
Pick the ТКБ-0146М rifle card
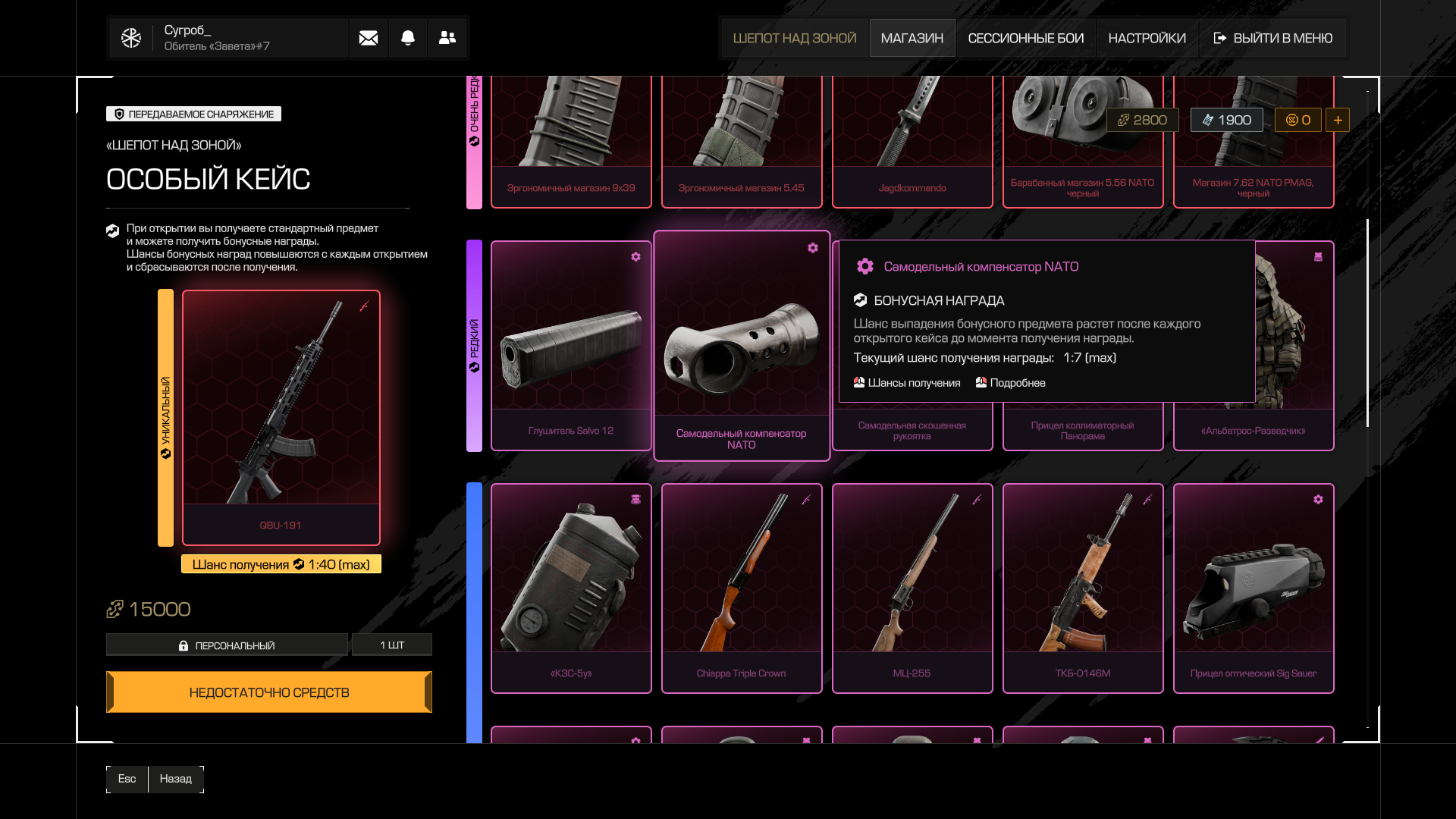1082,588
